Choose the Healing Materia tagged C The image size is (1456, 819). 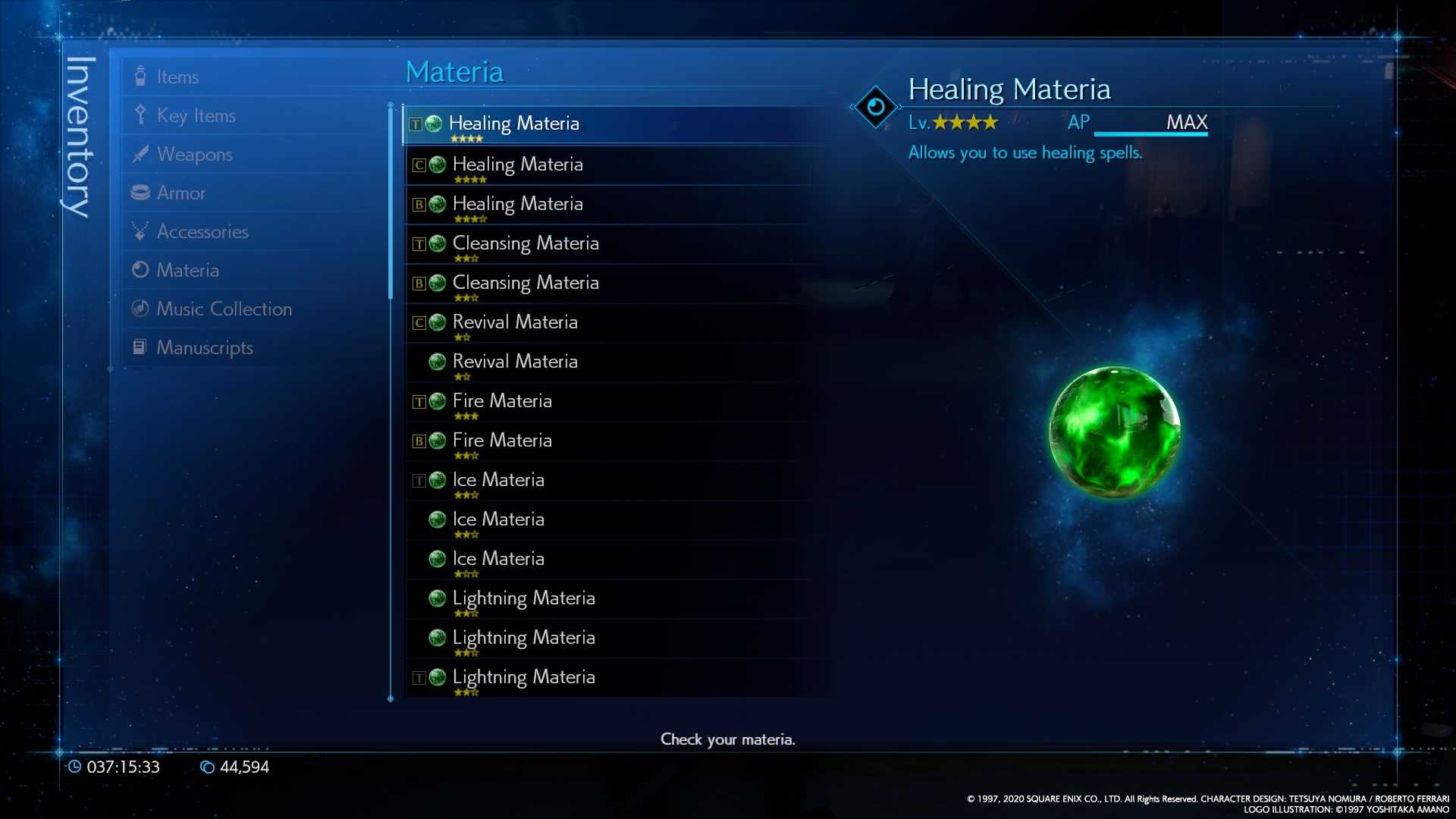(517, 165)
